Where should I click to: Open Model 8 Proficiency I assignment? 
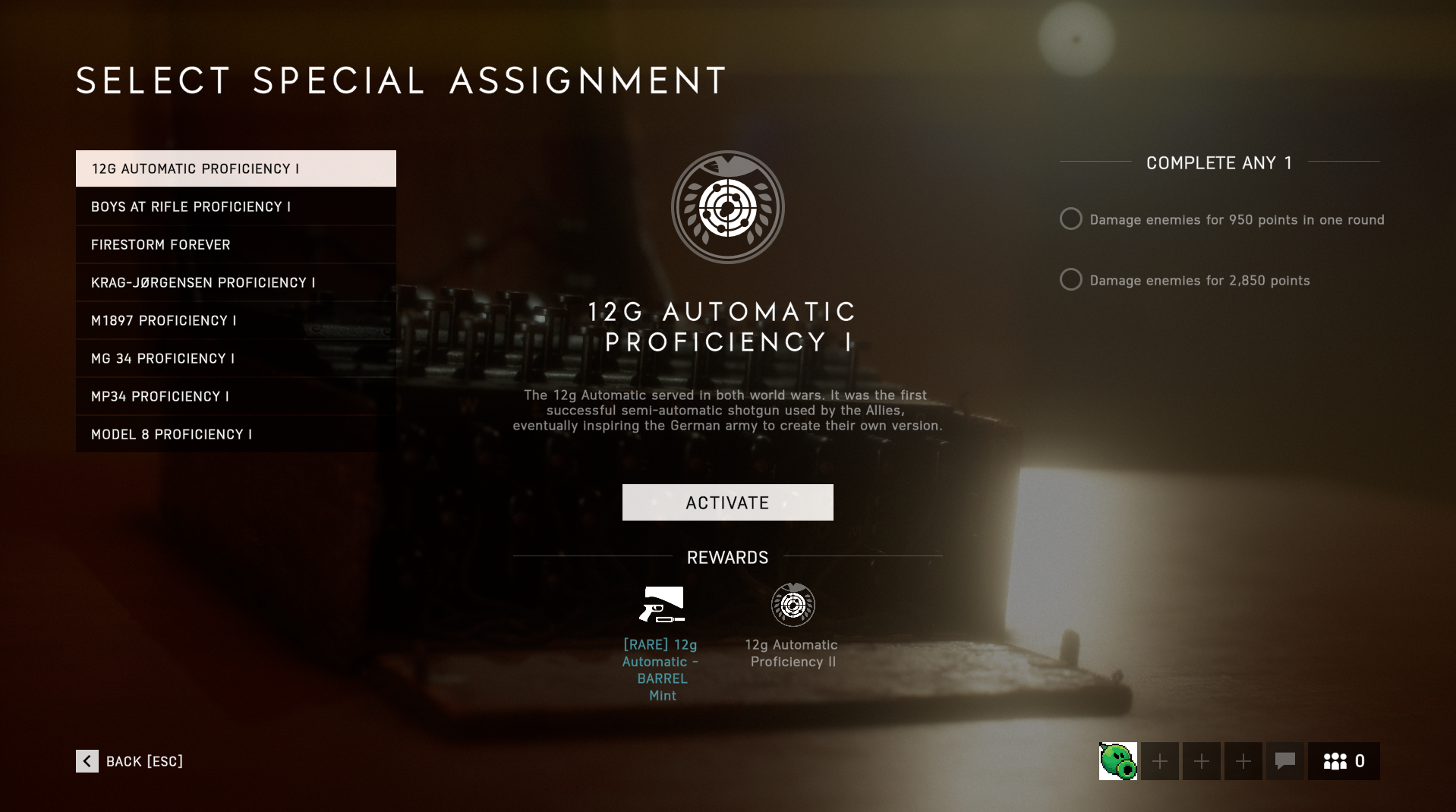click(x=235, y=434)
